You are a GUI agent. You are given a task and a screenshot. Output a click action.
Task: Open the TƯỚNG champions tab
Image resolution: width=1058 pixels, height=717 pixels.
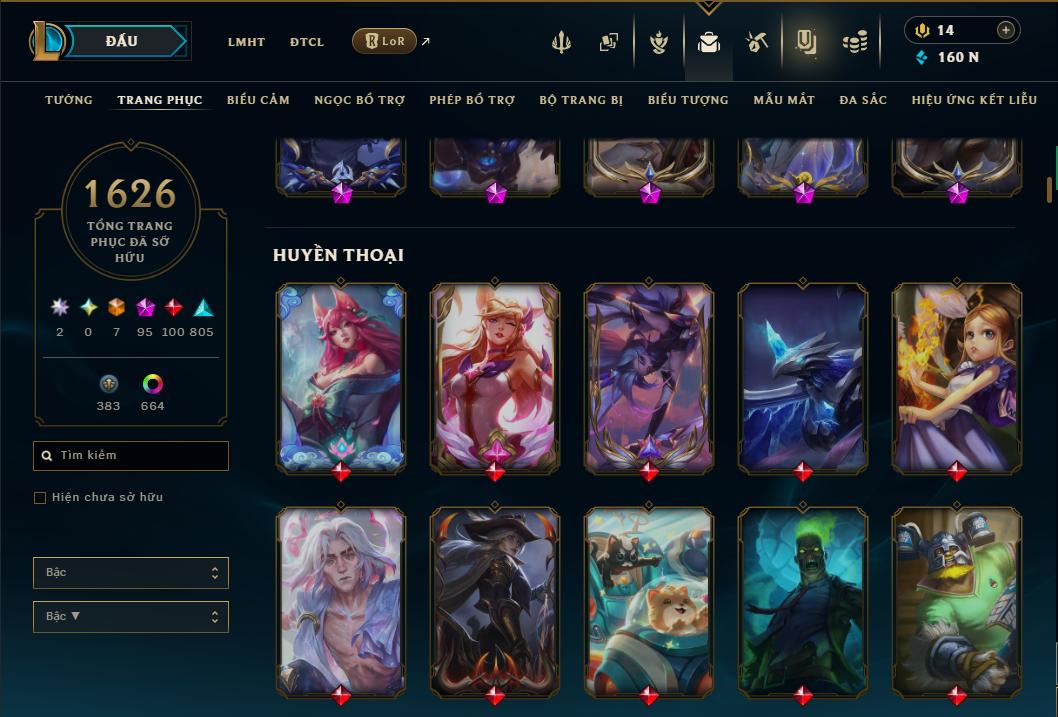click(69, 100)
